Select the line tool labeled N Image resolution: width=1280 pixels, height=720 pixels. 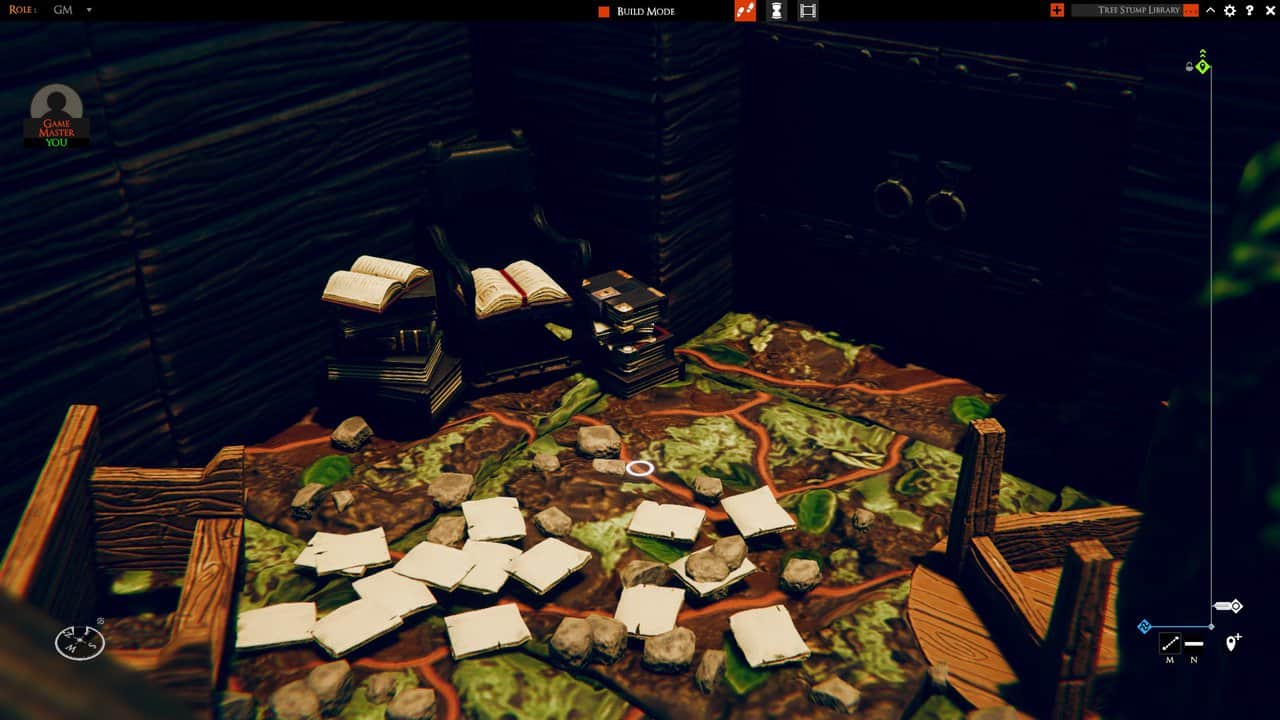coord(1194,643)
